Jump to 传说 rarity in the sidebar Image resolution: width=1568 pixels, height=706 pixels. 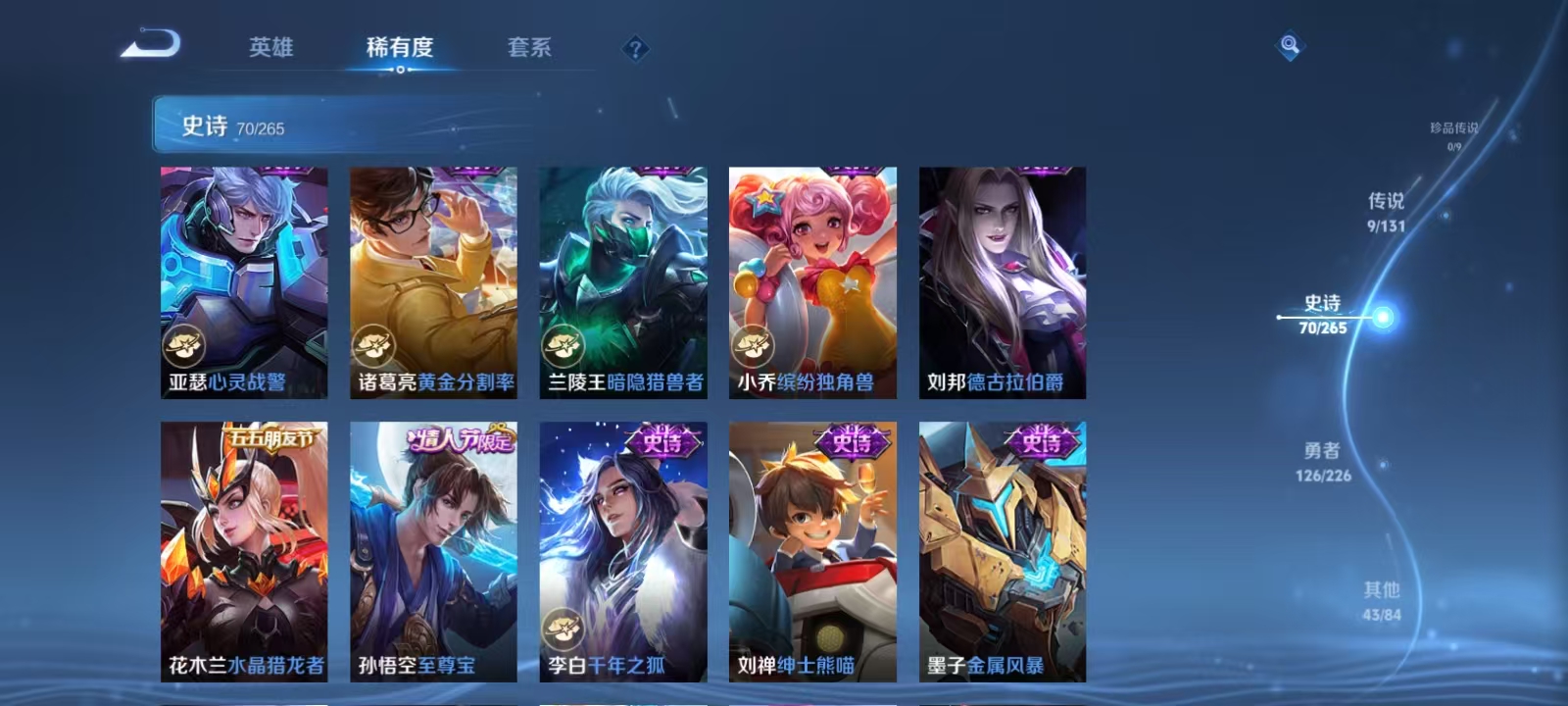[x=1384, y=211]
